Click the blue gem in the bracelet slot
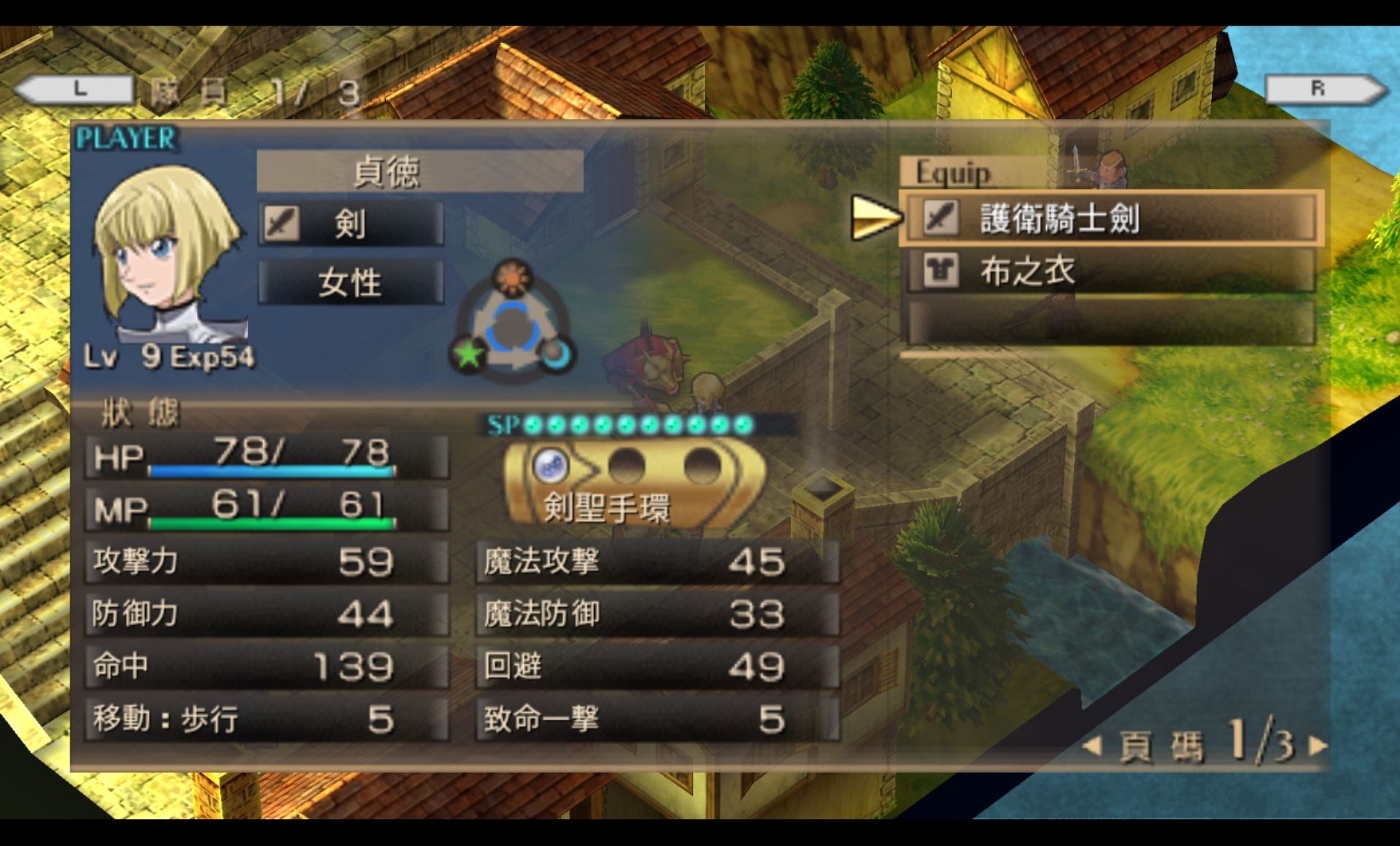This screenshot has height=846, width=1400. tap(551, 465)
